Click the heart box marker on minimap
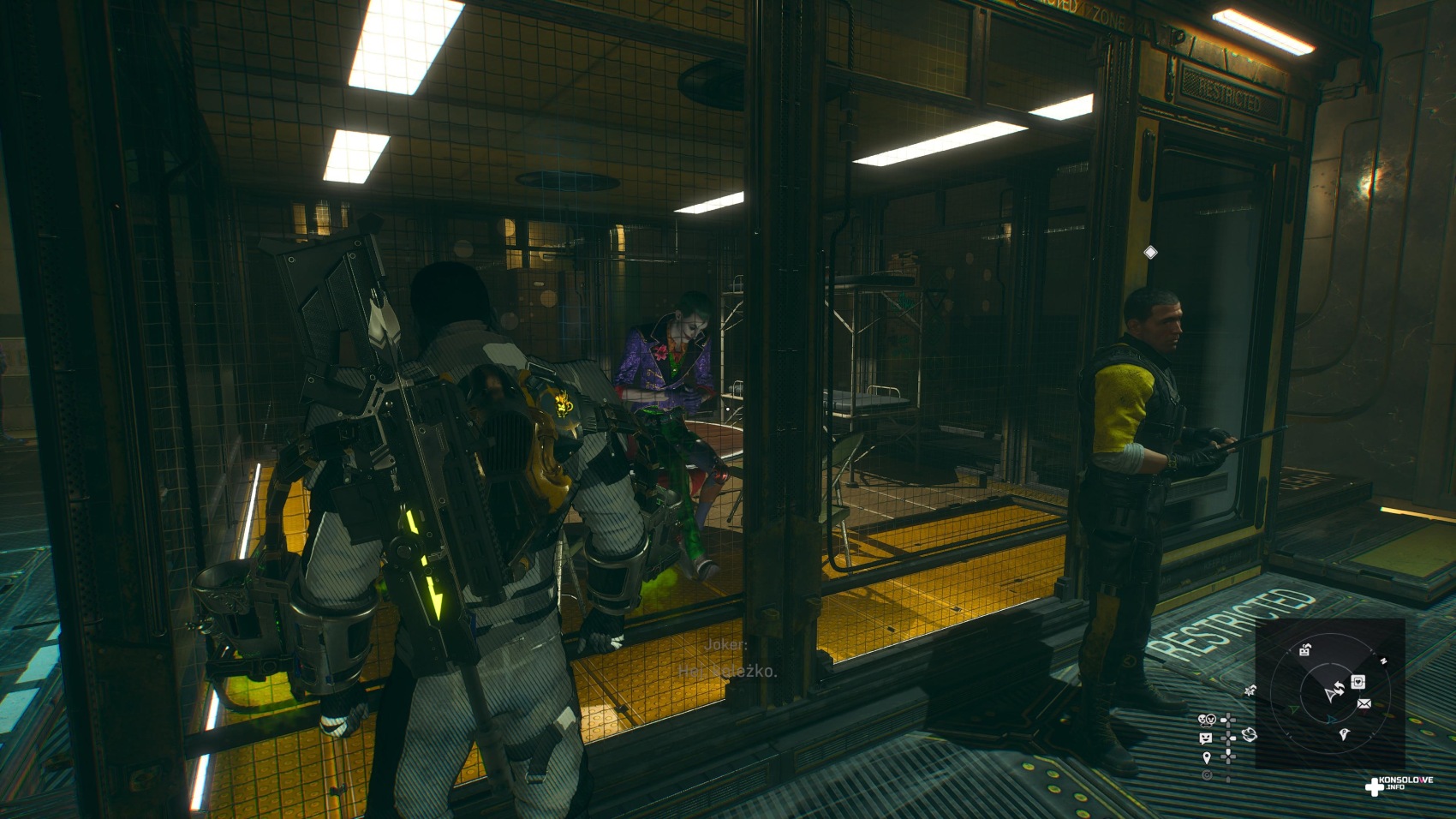Viewport: 1456px width, 819px height. (x=1358, y=682)
